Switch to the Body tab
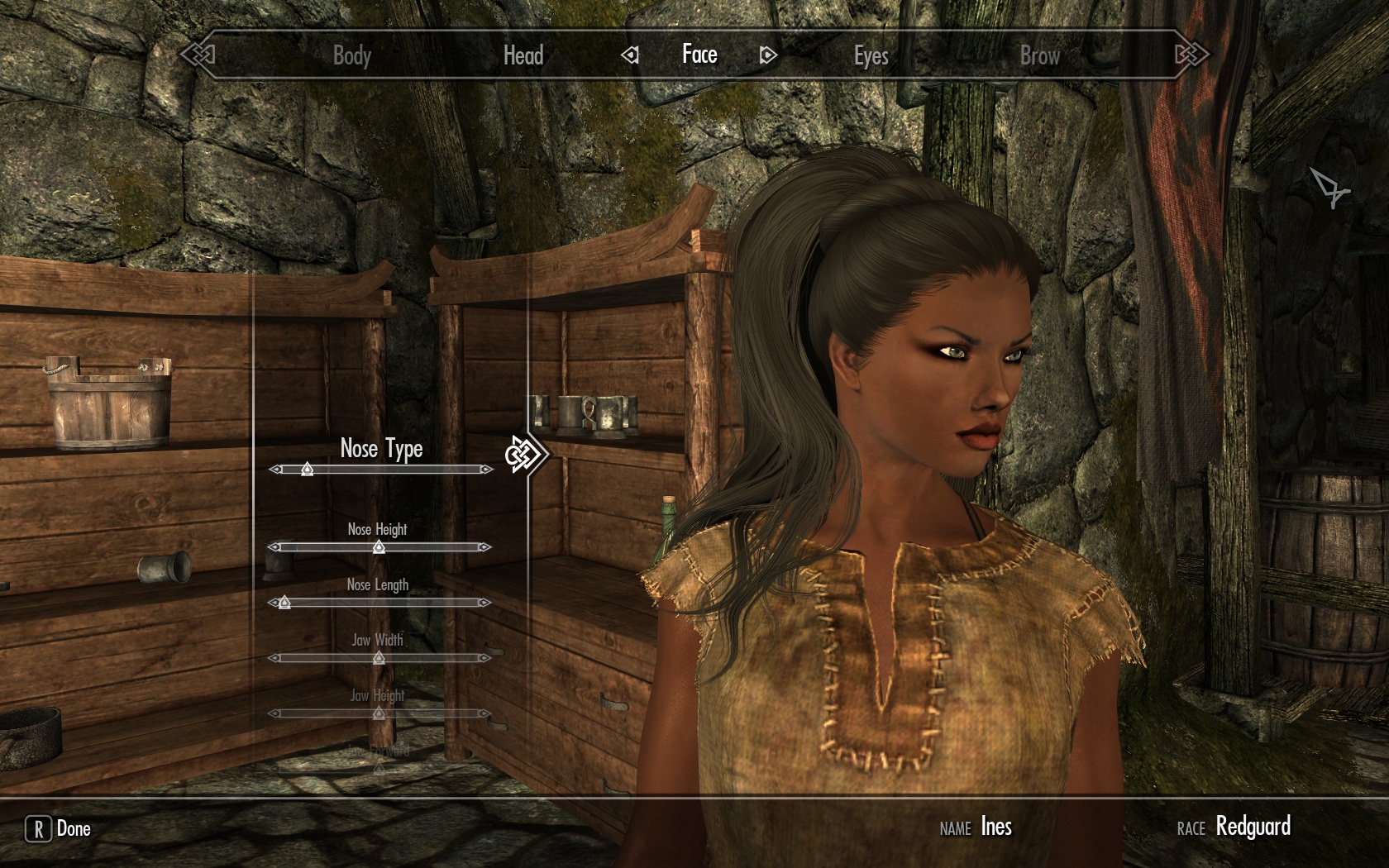The image size is (1389, 868). point(352,55)
